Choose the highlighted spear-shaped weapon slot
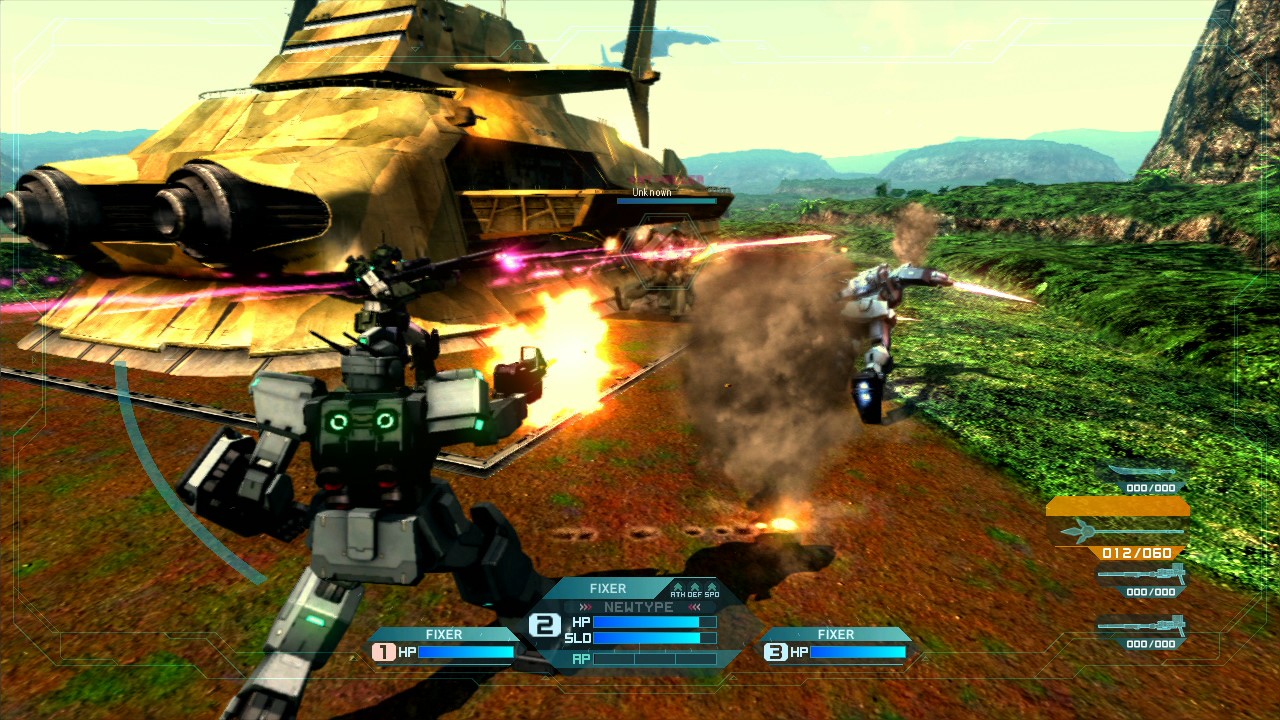 pyautogui.click(x=1121, y=531)
